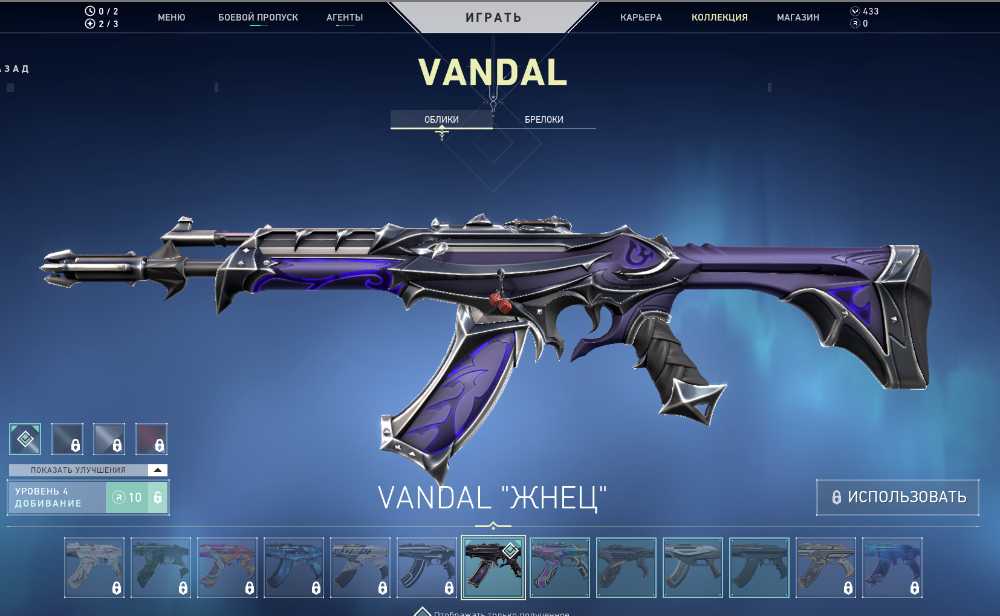Open the Магазин store
Viewport: 1000px width, 616px height.
tap(798, 17)
